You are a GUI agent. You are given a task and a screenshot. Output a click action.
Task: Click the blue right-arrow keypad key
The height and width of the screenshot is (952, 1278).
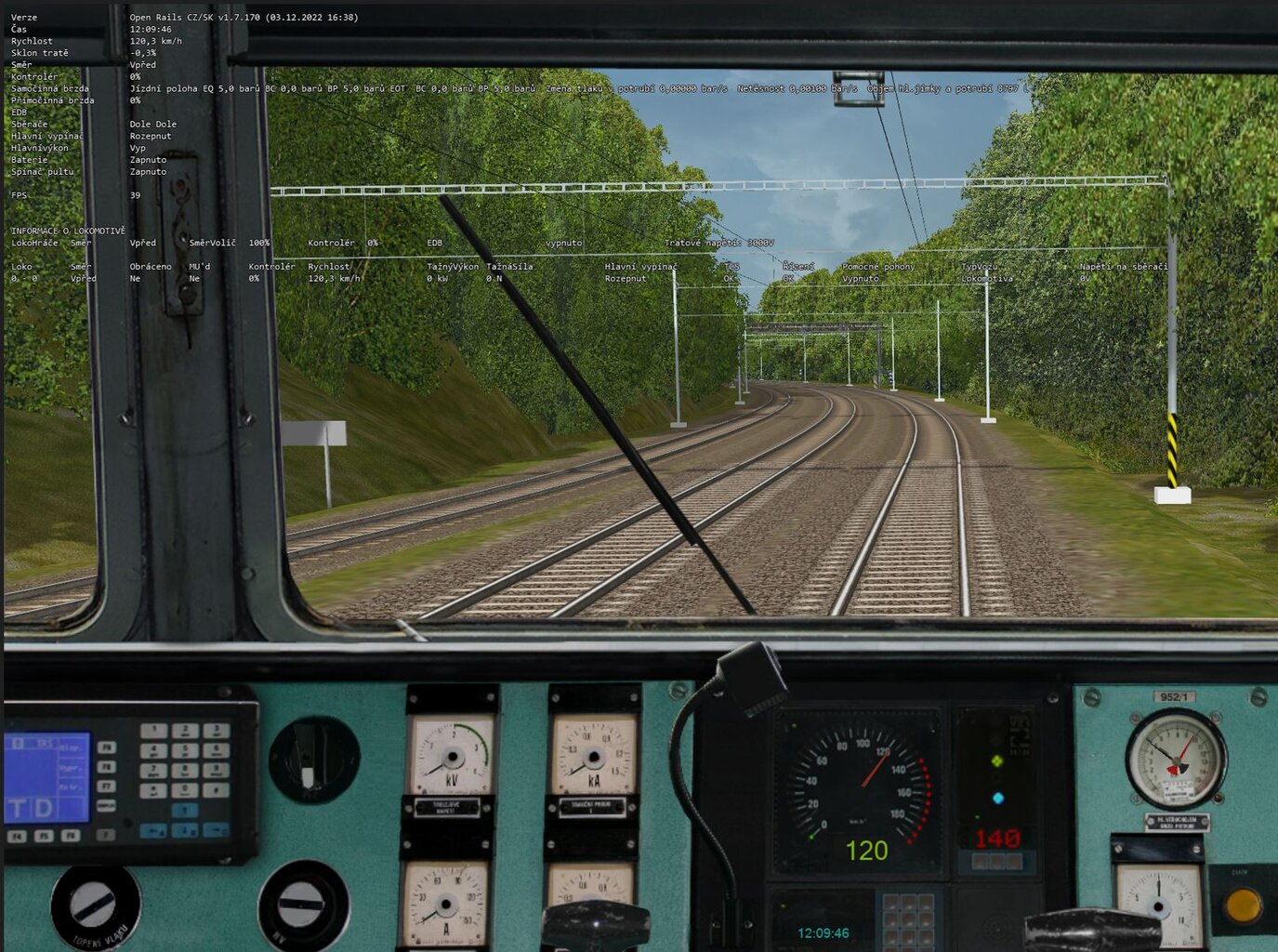(x=216, y=830)
